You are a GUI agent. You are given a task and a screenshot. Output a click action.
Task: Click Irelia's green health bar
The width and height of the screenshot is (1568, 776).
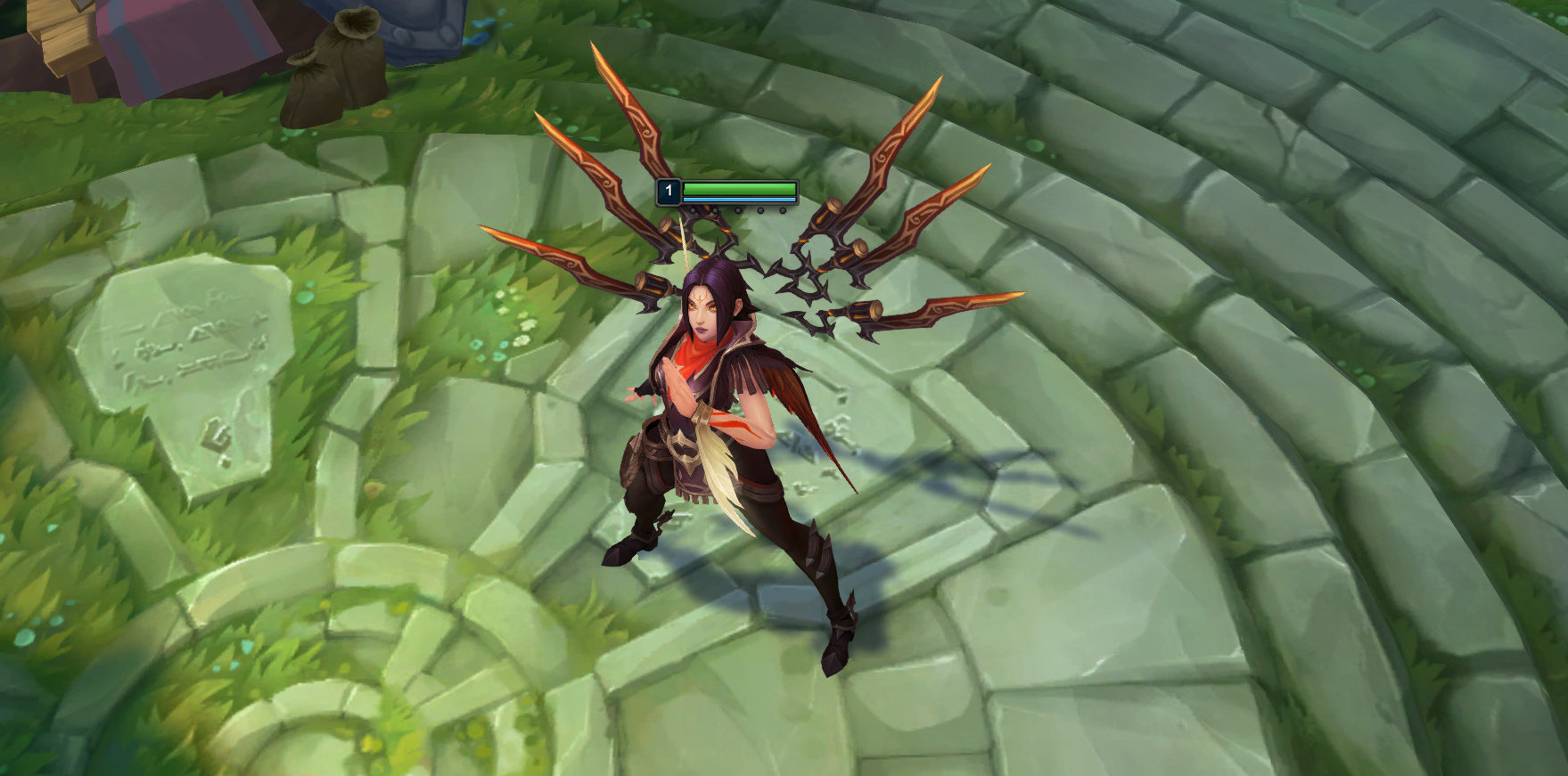[740, 189]
